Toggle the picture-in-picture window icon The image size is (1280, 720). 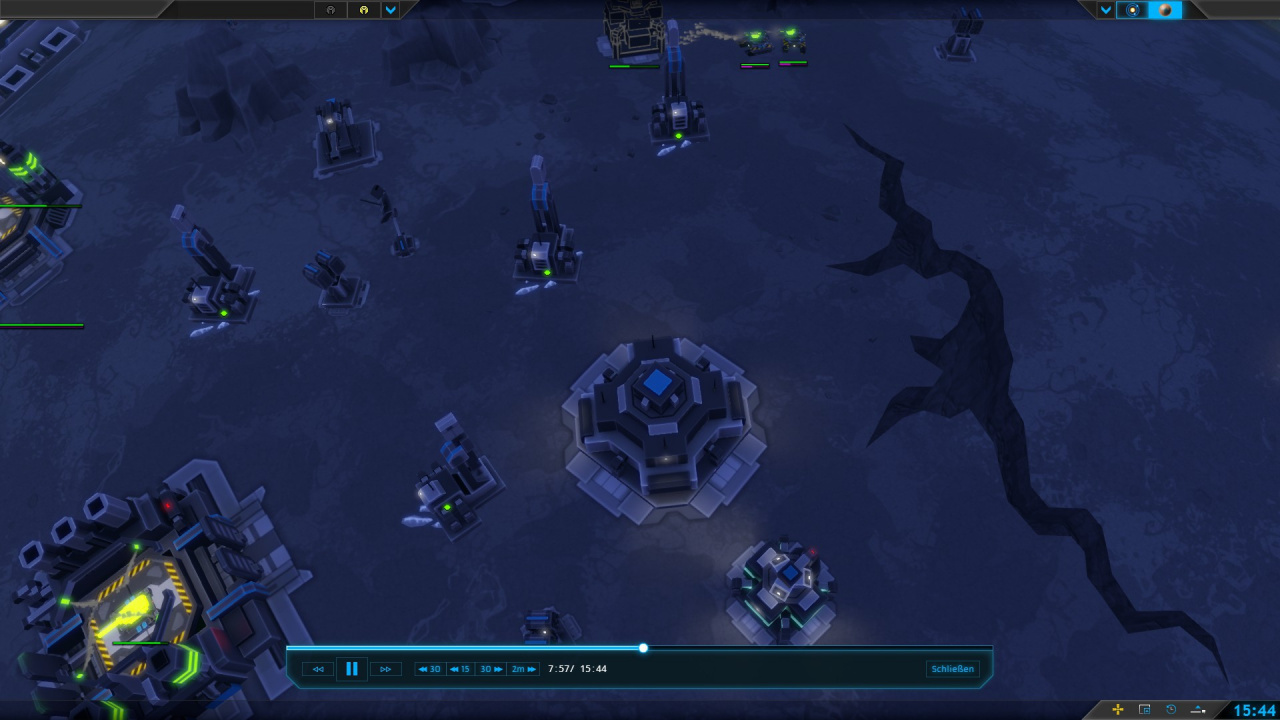(1145, 710)
